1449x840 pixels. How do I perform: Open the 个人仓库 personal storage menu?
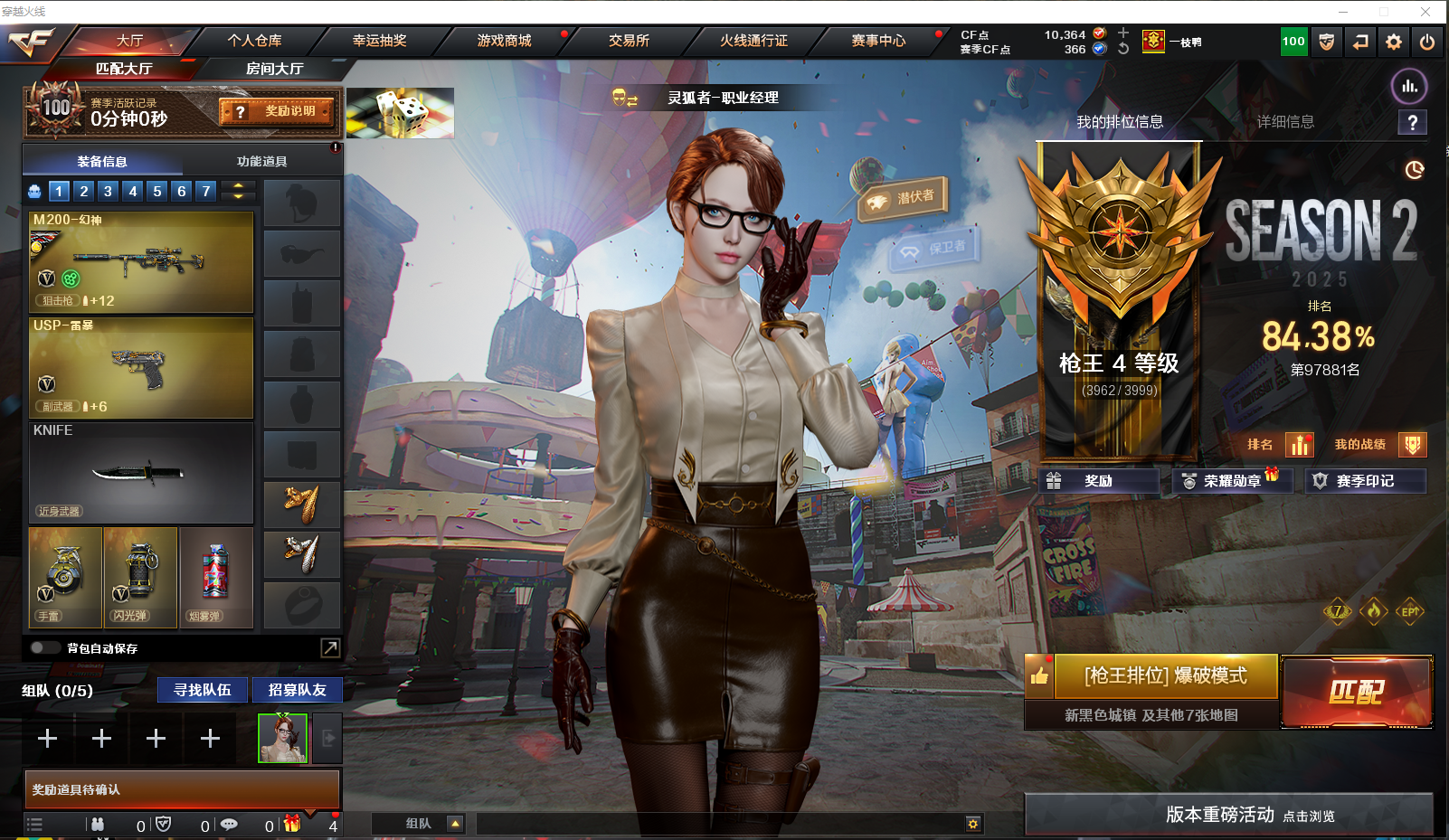point(254,41)
